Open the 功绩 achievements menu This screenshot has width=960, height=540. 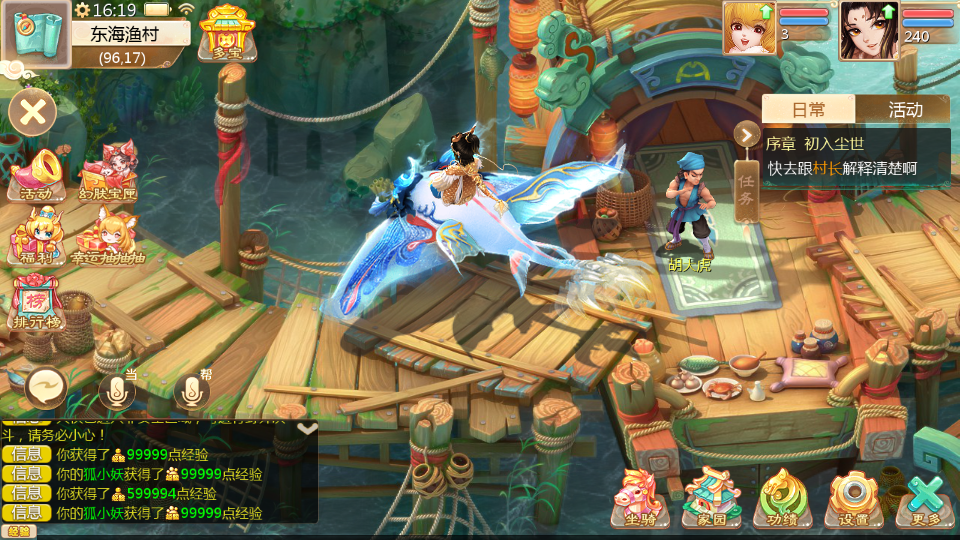tap(783, 497)
